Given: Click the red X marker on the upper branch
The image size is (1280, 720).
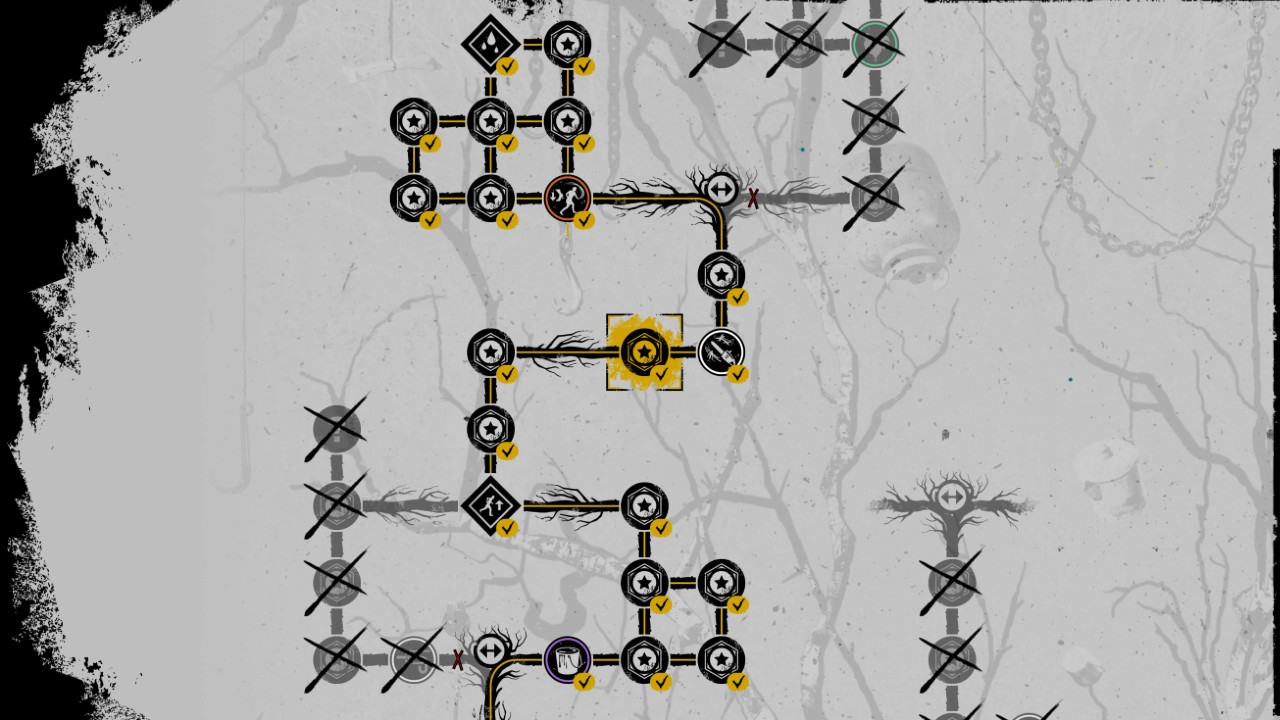Looking at the screenshot, I should (x=753, y=199).
